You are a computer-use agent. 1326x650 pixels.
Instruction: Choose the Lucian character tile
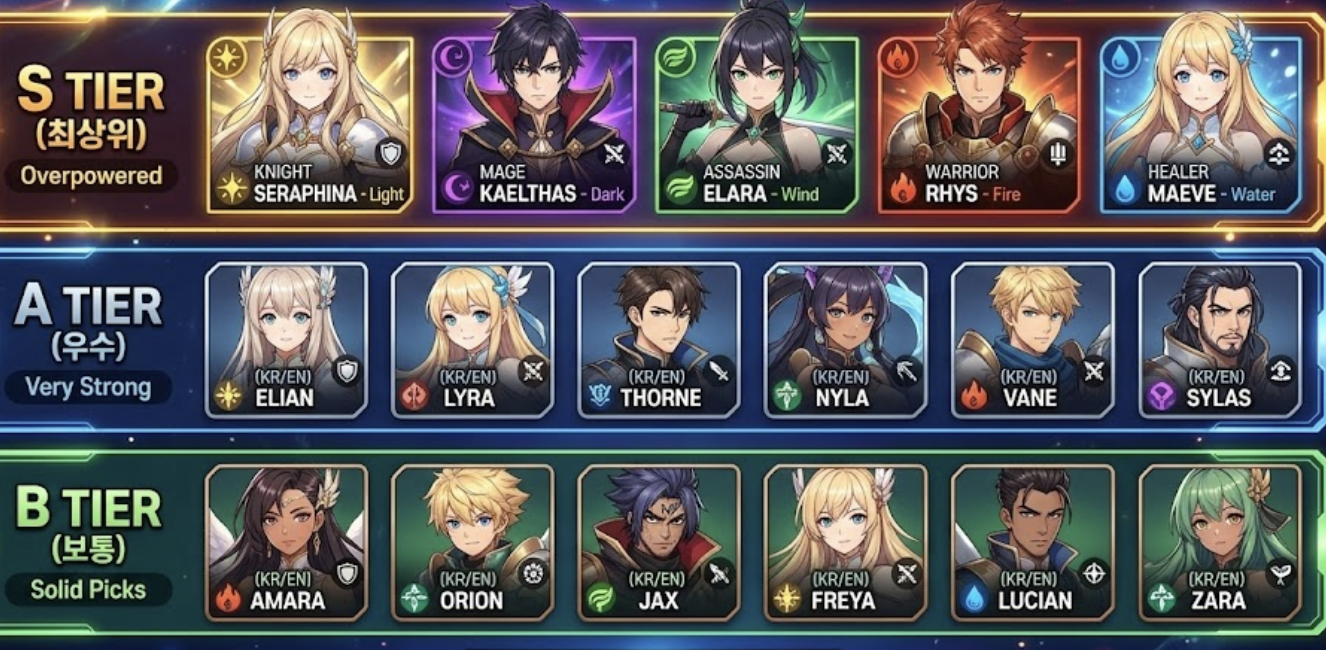coord(1033,543)
